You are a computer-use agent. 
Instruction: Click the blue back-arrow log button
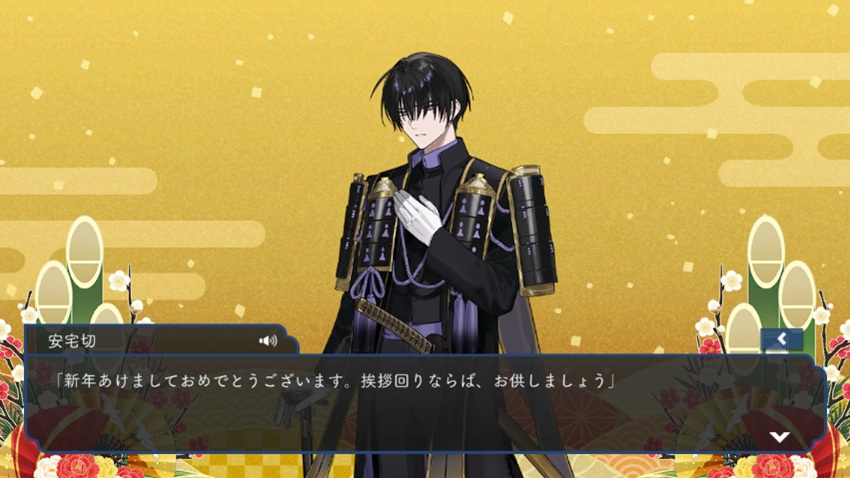(781, 340)
